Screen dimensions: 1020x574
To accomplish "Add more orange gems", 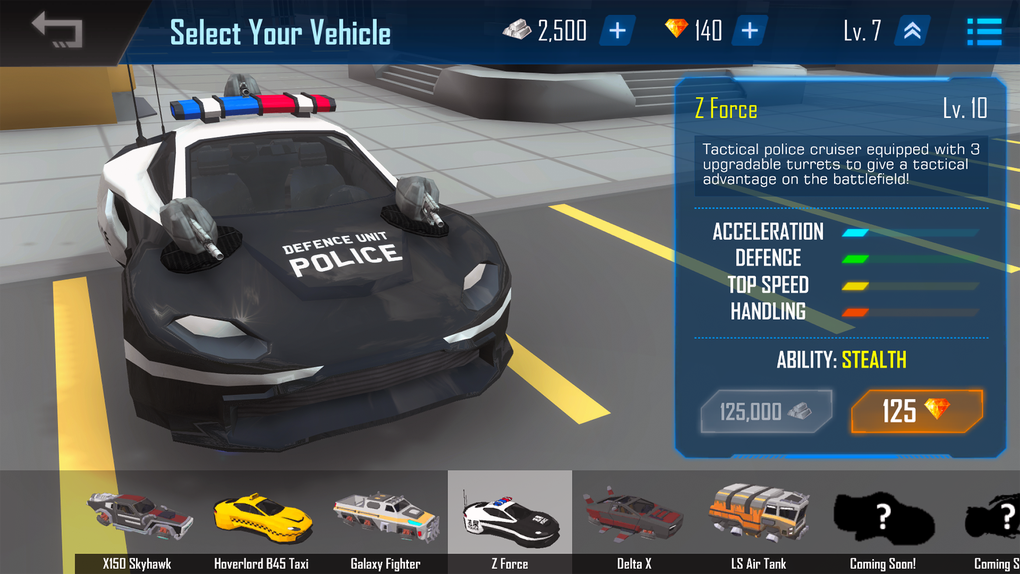I will (x=749, y=31).
